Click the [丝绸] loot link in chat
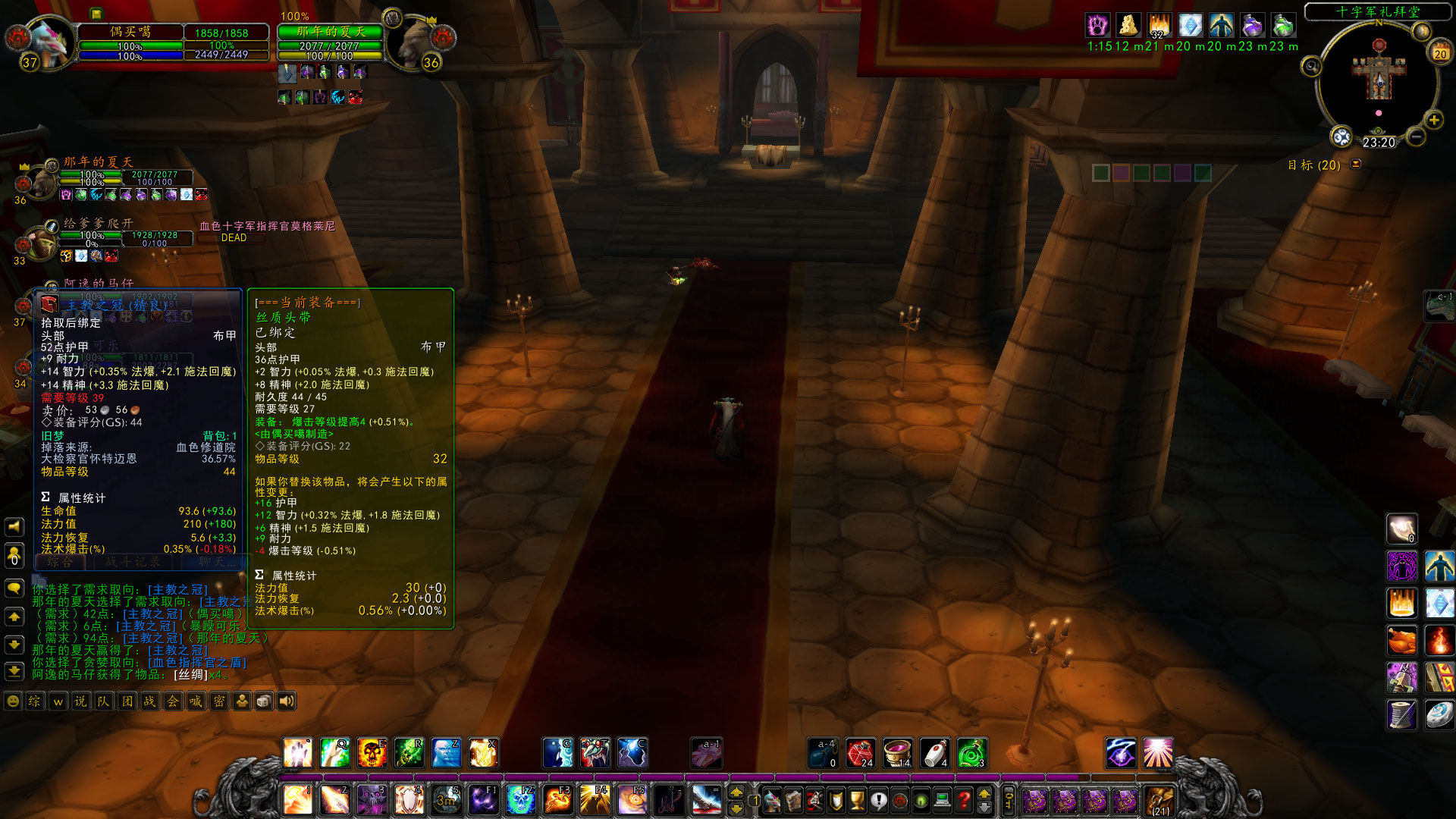This screenshot has width=1456, height=819. point(190,675)
